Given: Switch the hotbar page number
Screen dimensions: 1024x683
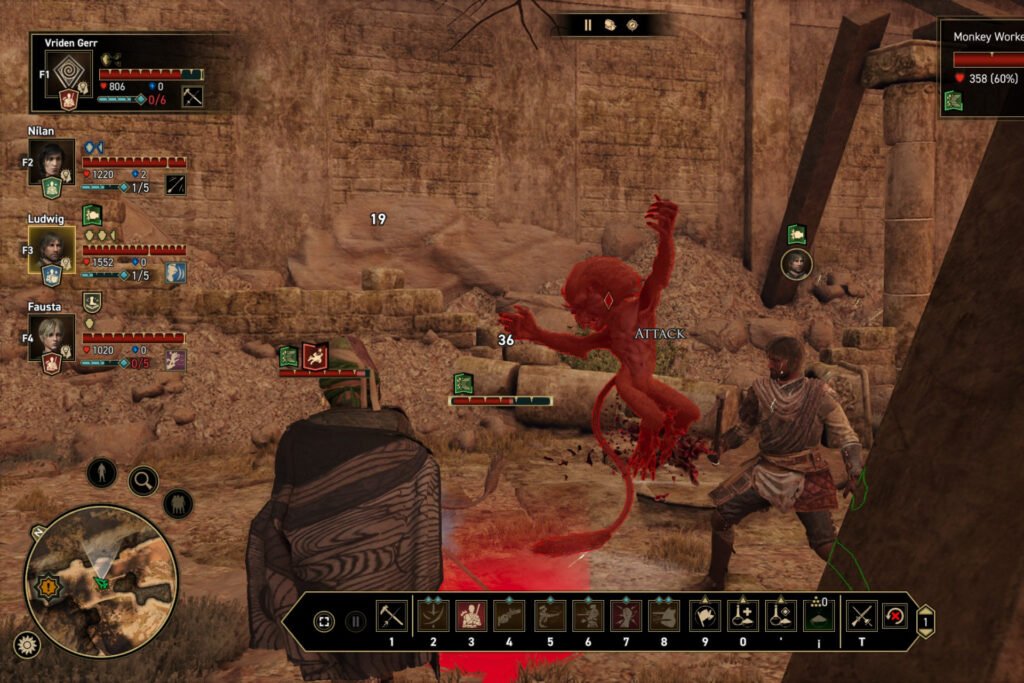Looking at the screenshot, I should pyautogui.click(x=925, y=621).
